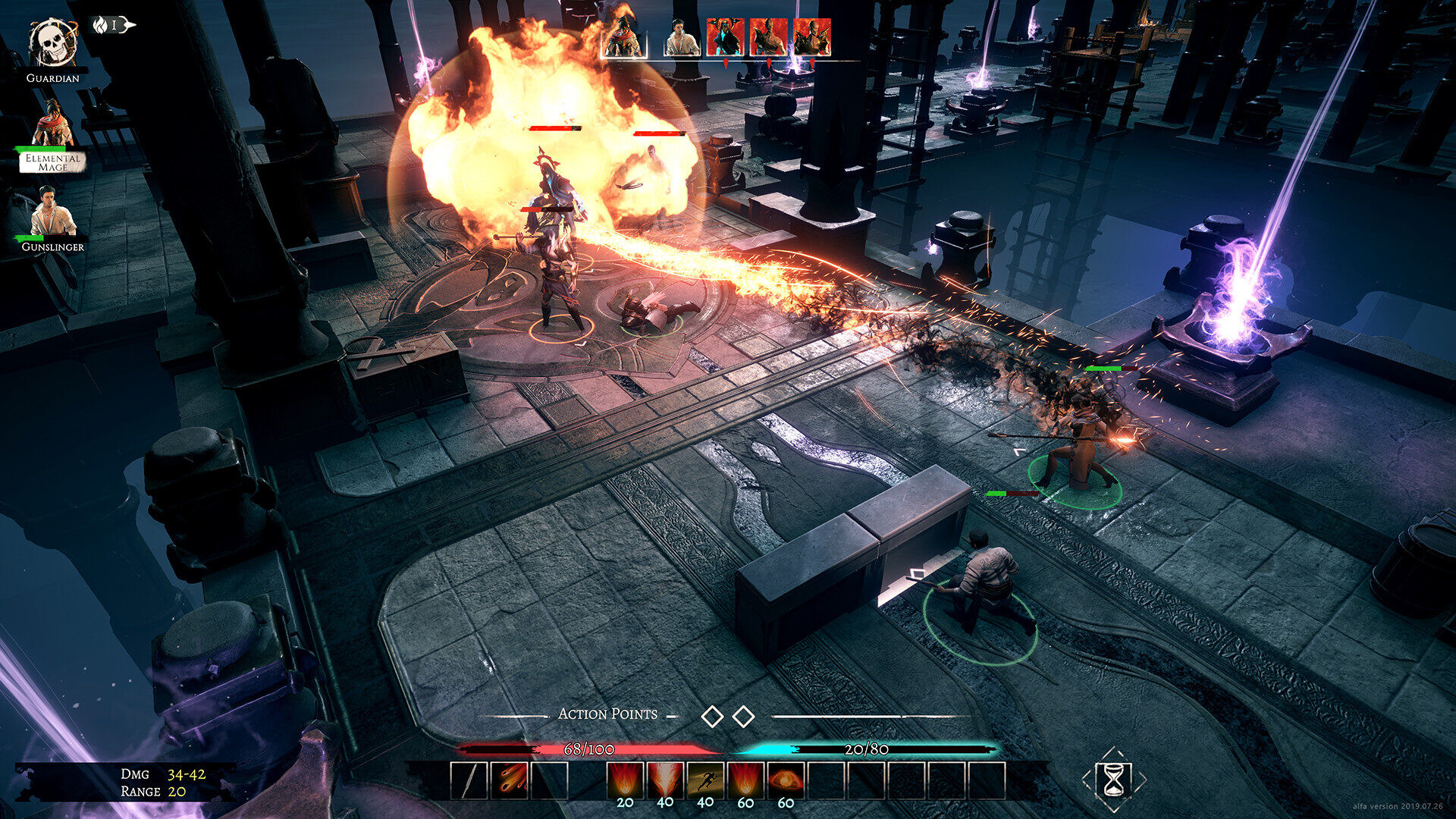The image size is (1456, 819).
Task: Select the Guardian skull portrait
Action: (52, 44)
